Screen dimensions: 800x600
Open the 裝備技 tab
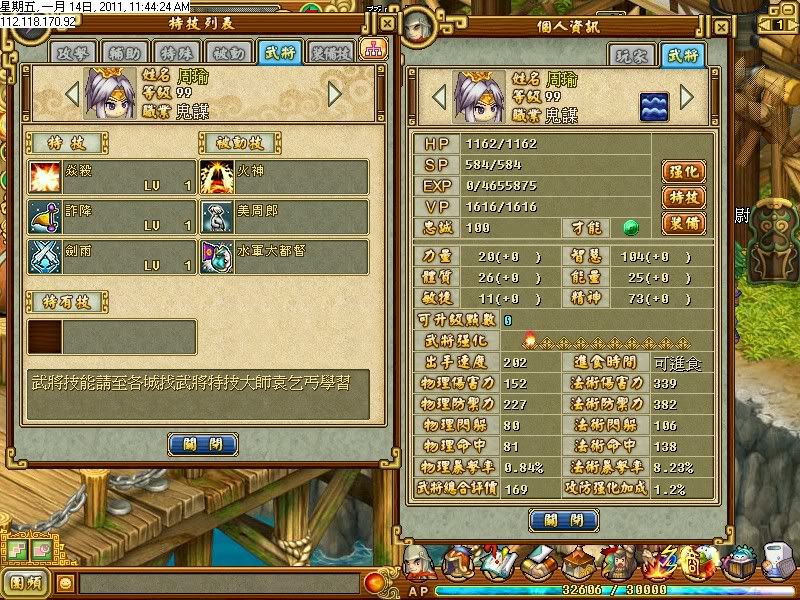(330, 51)
